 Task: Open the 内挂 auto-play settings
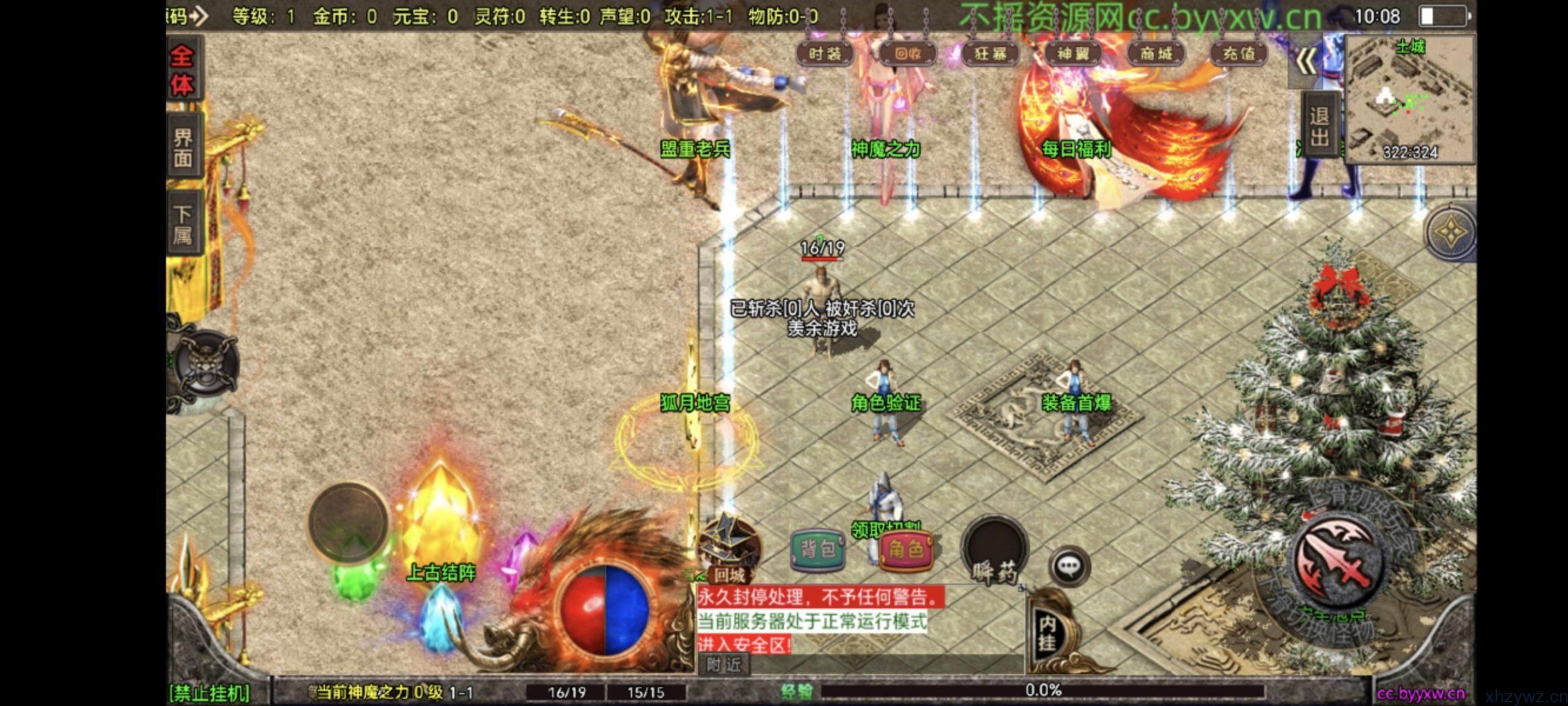coord(1047,633)
